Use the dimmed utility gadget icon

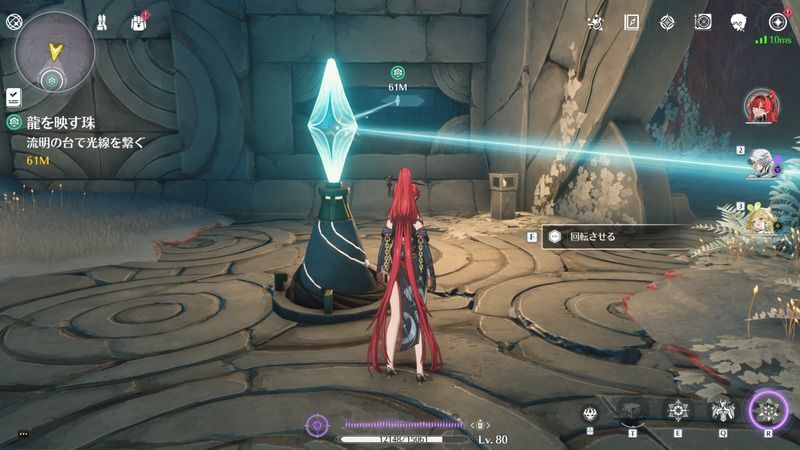click(x=632, y=410)
